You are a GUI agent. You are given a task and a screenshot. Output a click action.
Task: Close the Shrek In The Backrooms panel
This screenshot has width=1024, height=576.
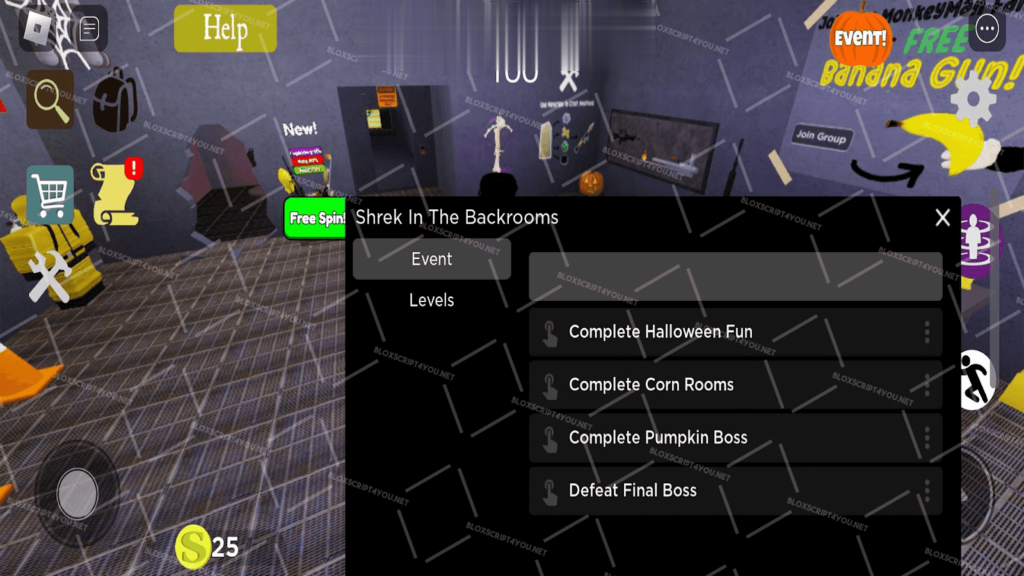(x=942, y=218)
